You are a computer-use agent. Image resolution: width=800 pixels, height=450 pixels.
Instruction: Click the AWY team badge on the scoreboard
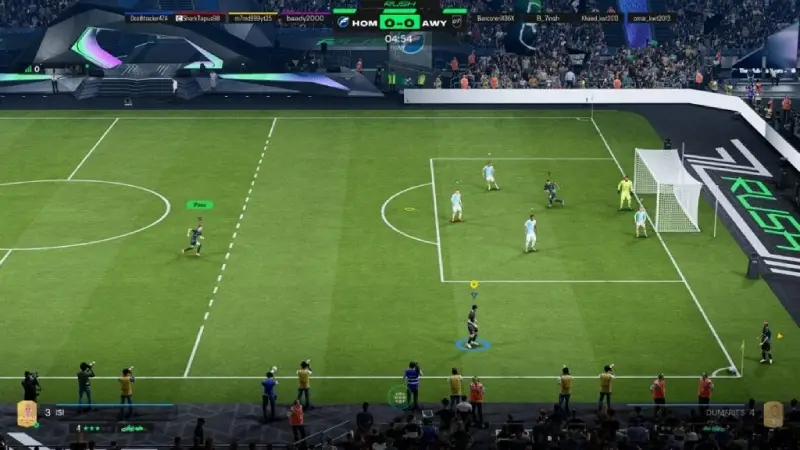pyautogui.click(x=455, y=21)
